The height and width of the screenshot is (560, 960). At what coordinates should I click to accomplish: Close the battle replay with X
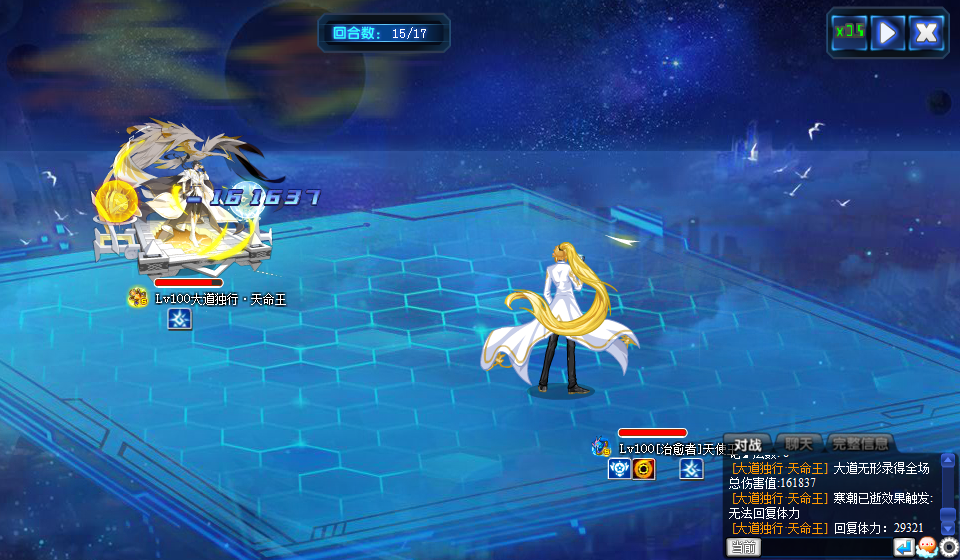pyautogui.click(x=927, y=32)
